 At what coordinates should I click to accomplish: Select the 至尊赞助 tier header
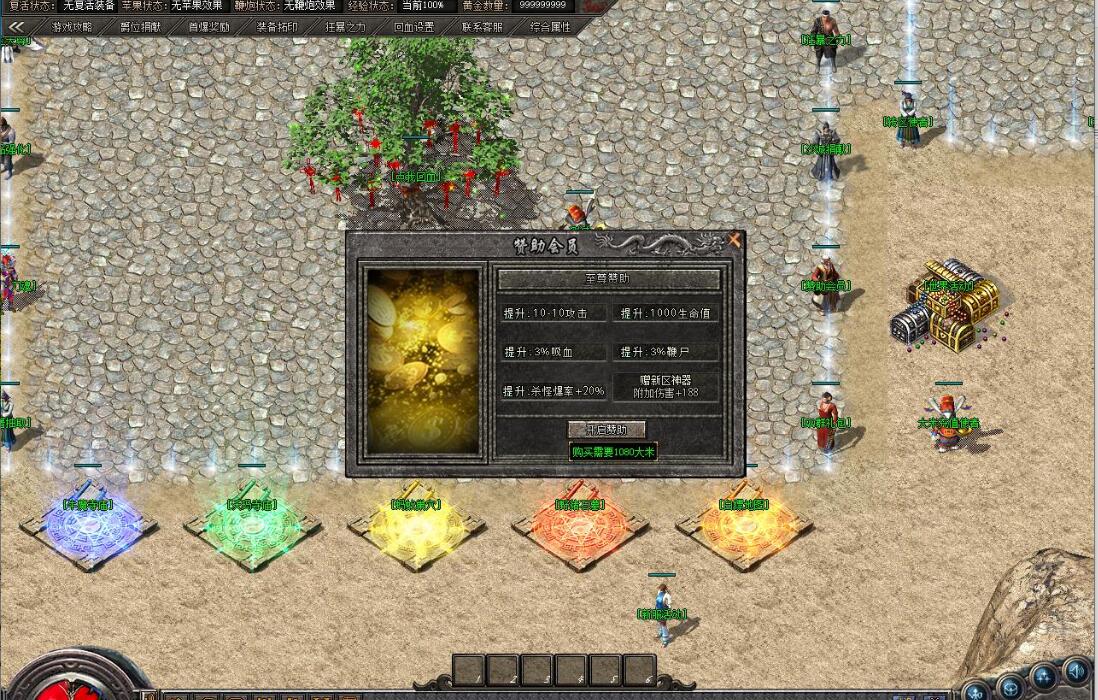tap(608, 278)
